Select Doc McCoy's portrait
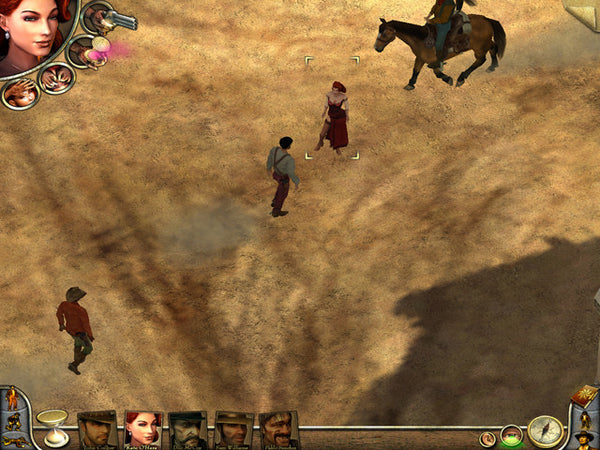 188,429
